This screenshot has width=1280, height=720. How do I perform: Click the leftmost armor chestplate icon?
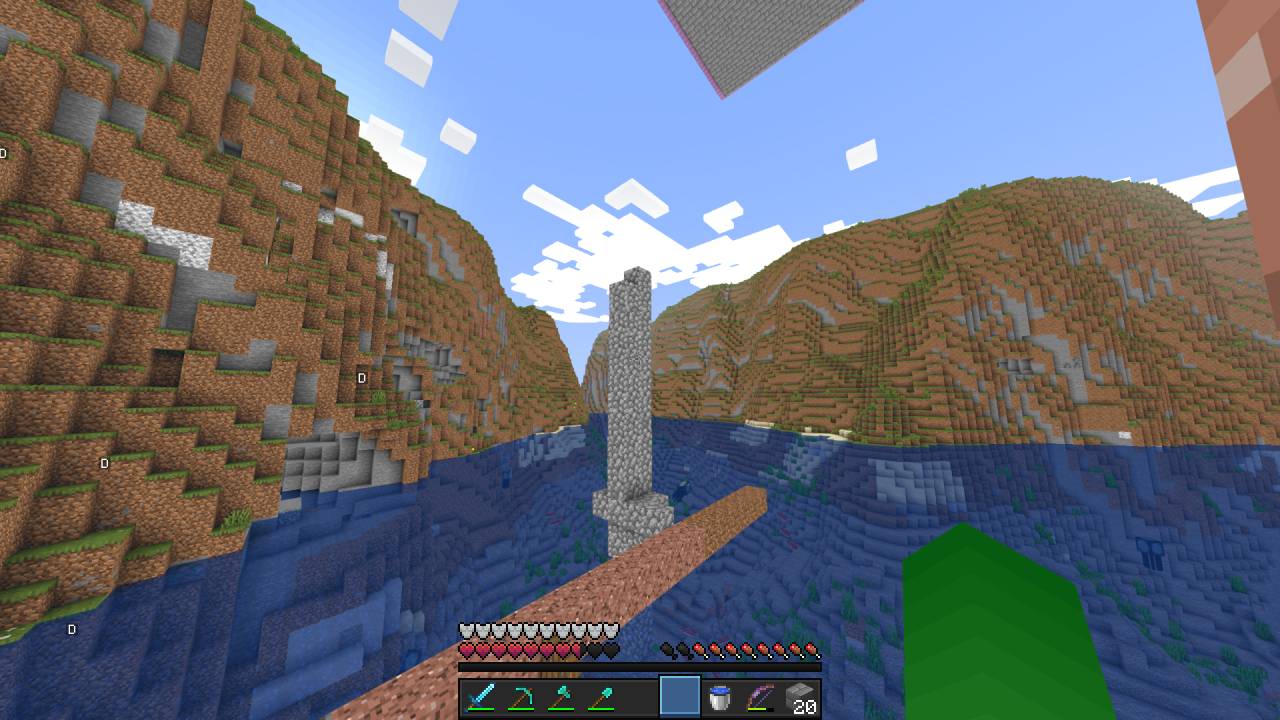pyautogui.click(x=465, y=628)
